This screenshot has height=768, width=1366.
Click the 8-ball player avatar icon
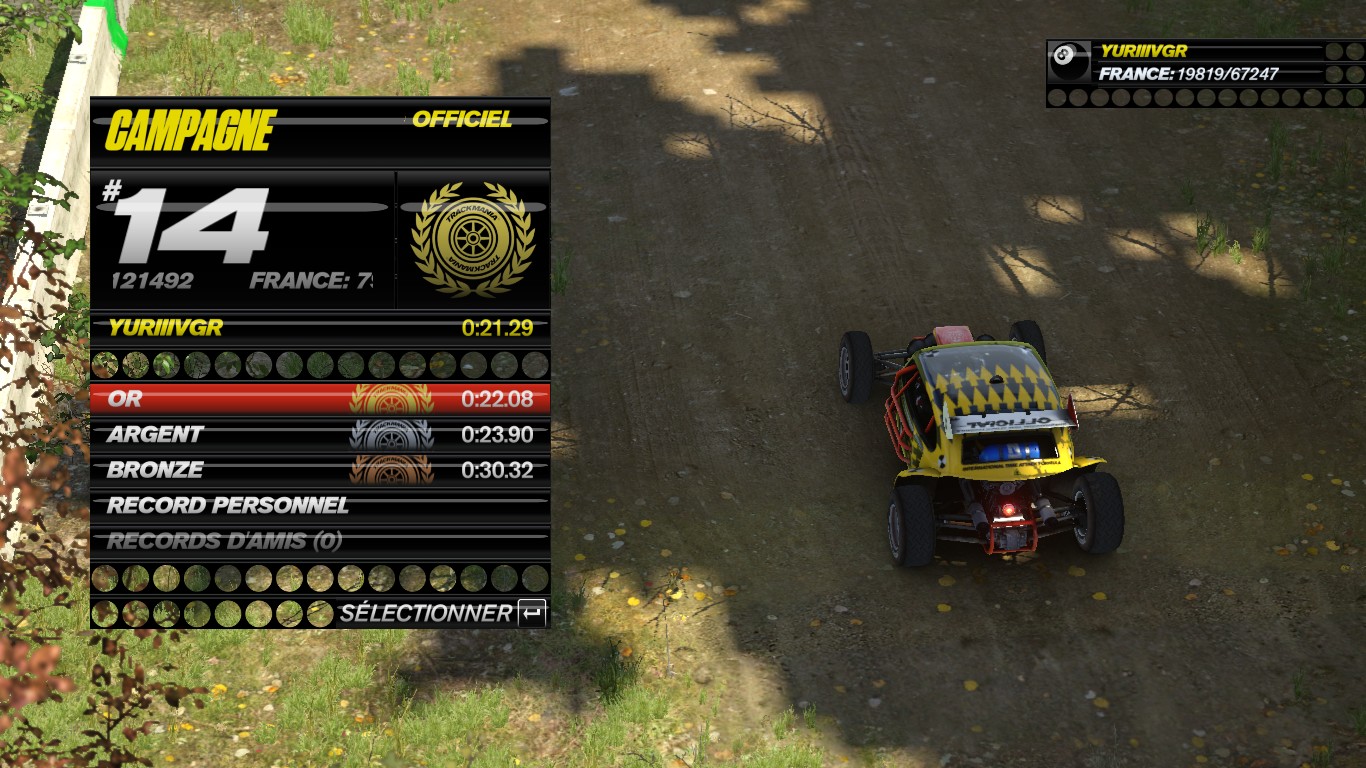(1069, 62)
